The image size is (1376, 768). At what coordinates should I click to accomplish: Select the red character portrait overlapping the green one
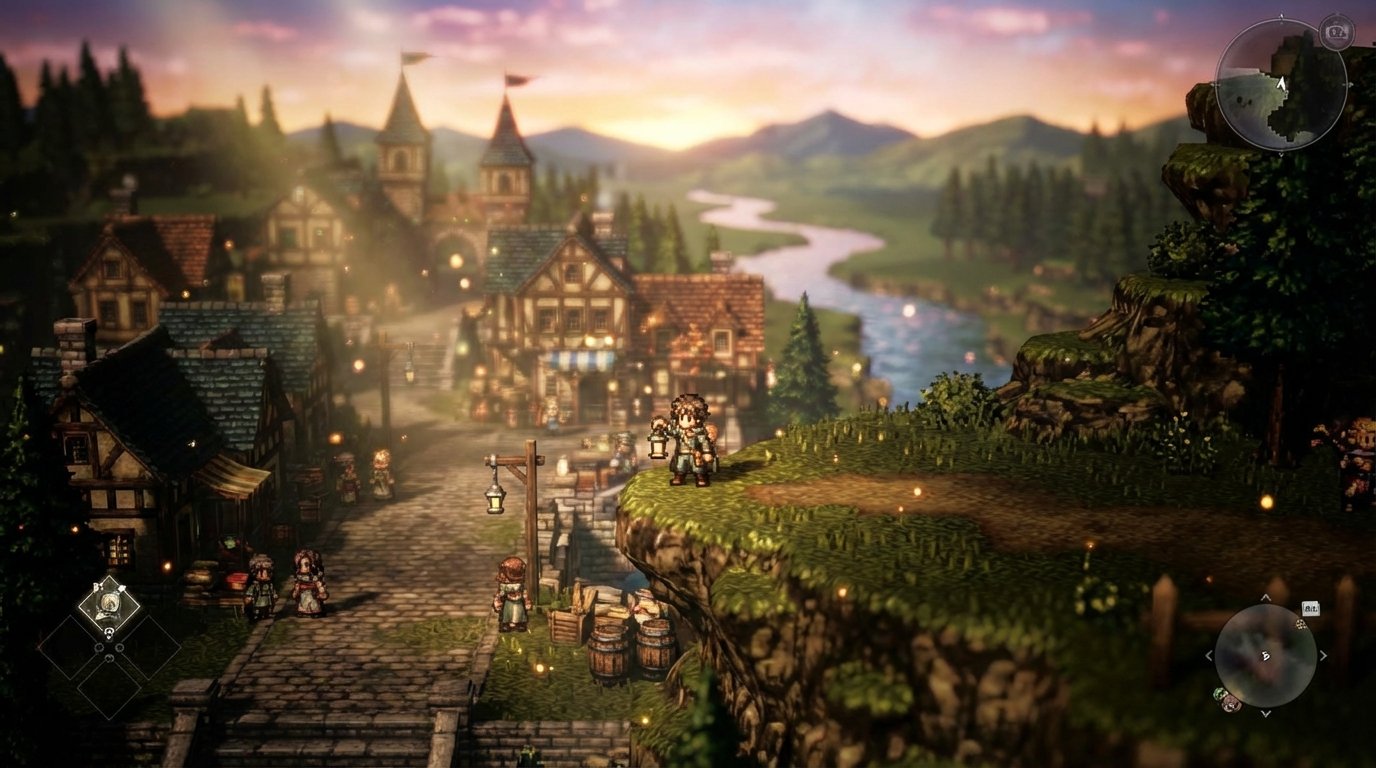[x=1230, y=702]
